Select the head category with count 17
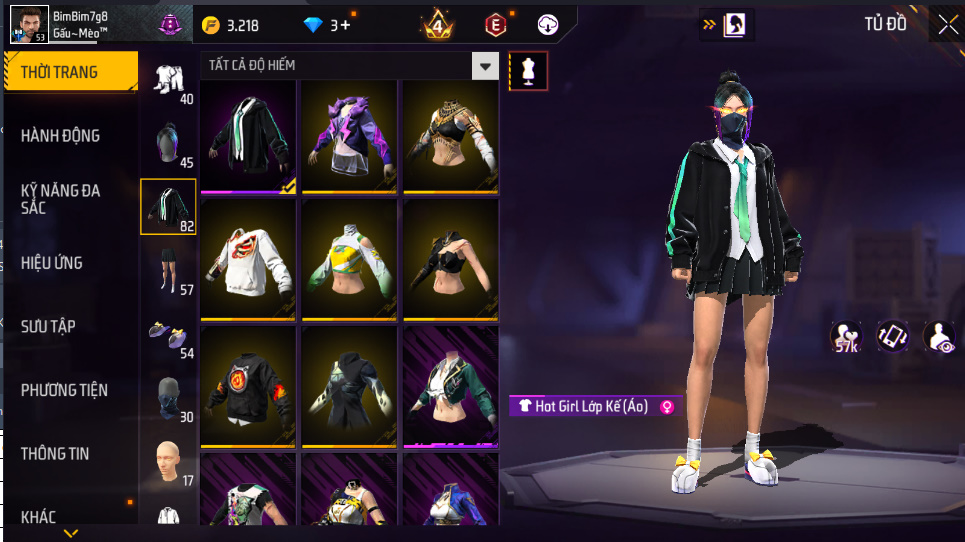Image resolution: width=965 pixels, height=542 pixels. tap(167, 461)
